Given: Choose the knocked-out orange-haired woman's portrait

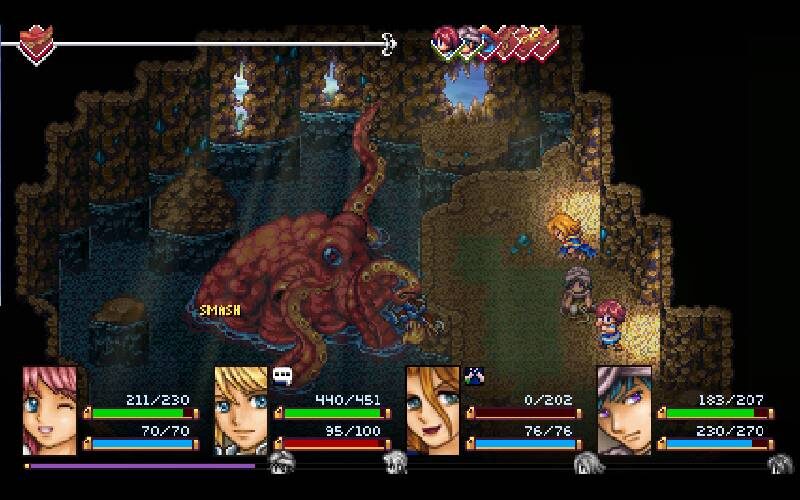Looking at the screenshot, I should [x=433, y=410].
